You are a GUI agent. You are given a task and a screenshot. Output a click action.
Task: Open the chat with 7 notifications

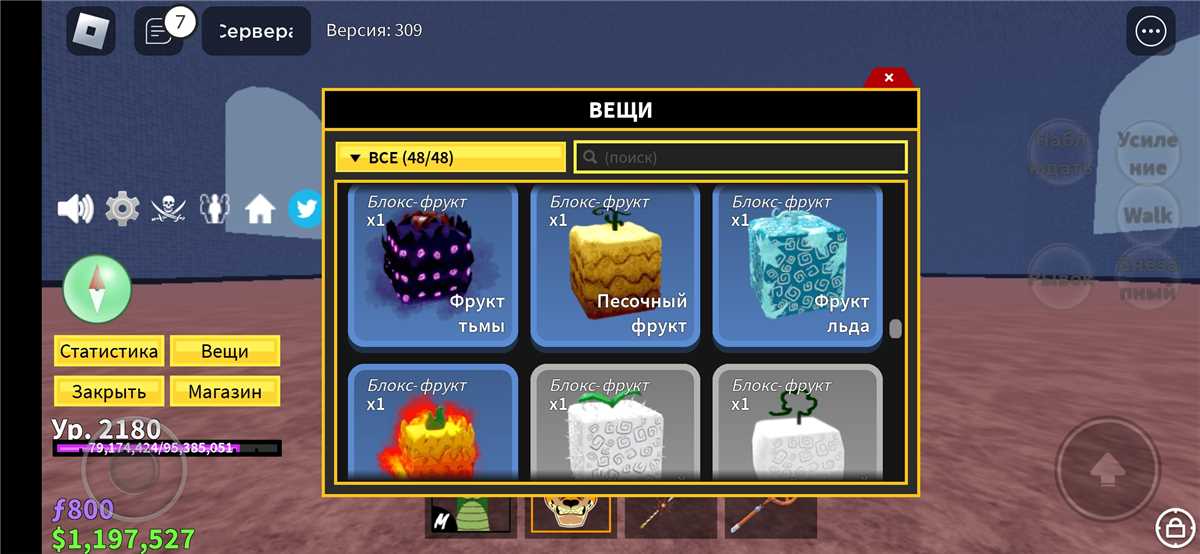coord(159,31)
